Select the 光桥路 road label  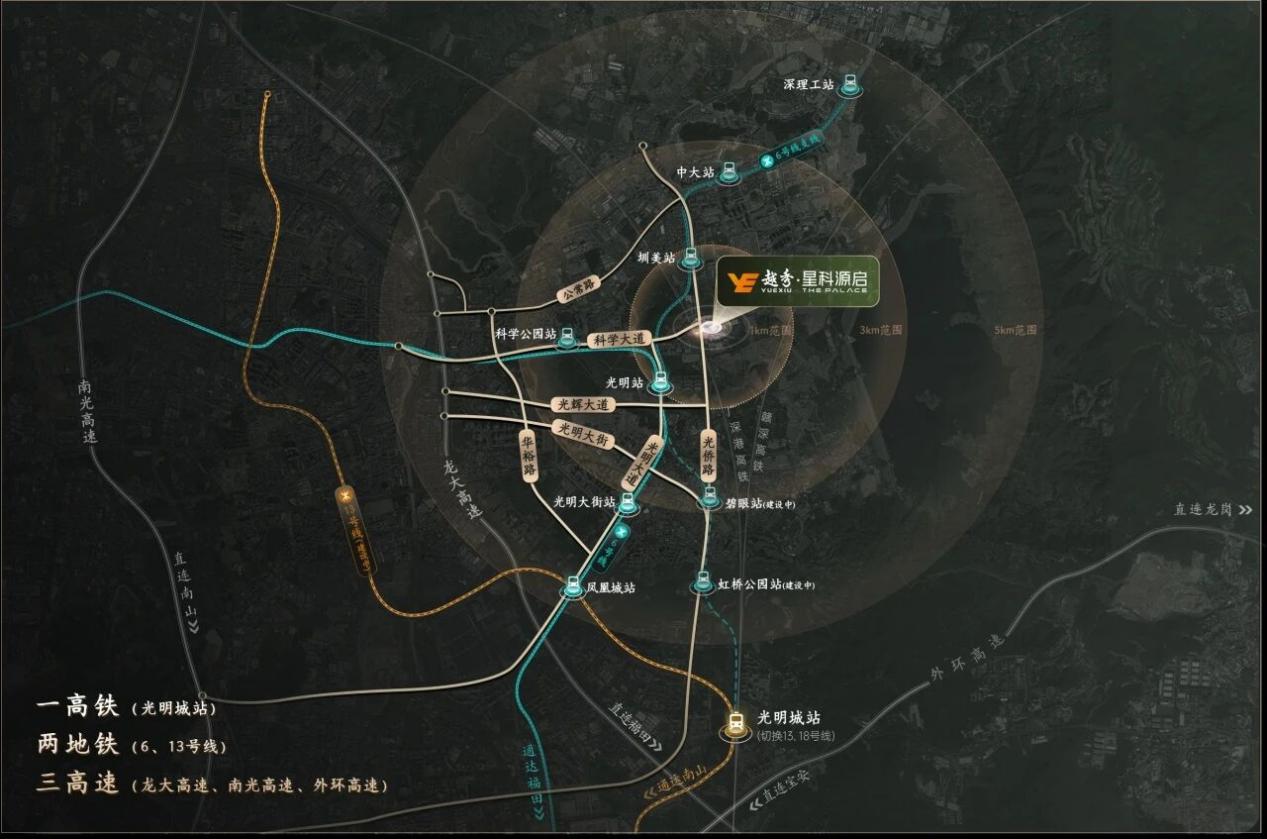(708, 455)
